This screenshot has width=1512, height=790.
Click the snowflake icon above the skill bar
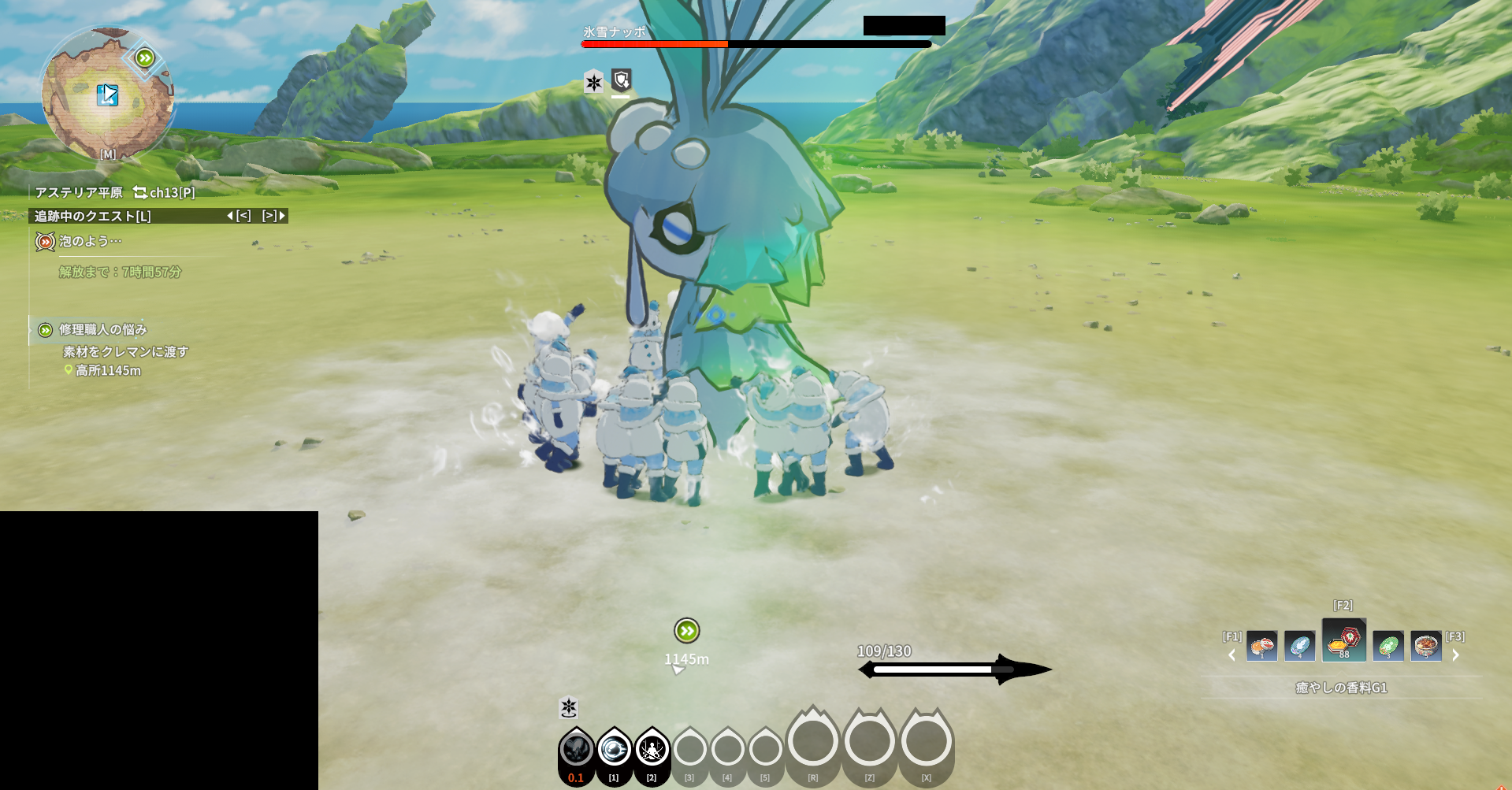pyautogui.click(x=569, y=707)
